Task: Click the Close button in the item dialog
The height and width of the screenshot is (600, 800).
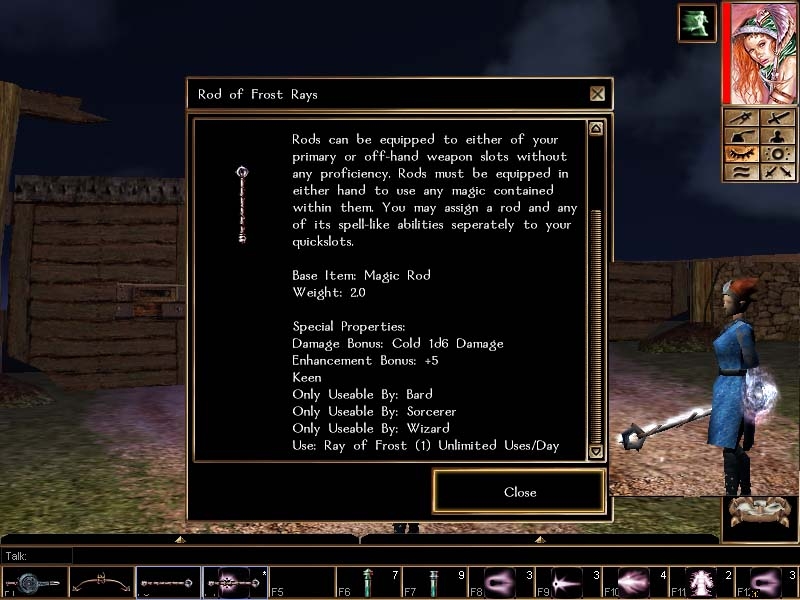Action: point(520,492)
